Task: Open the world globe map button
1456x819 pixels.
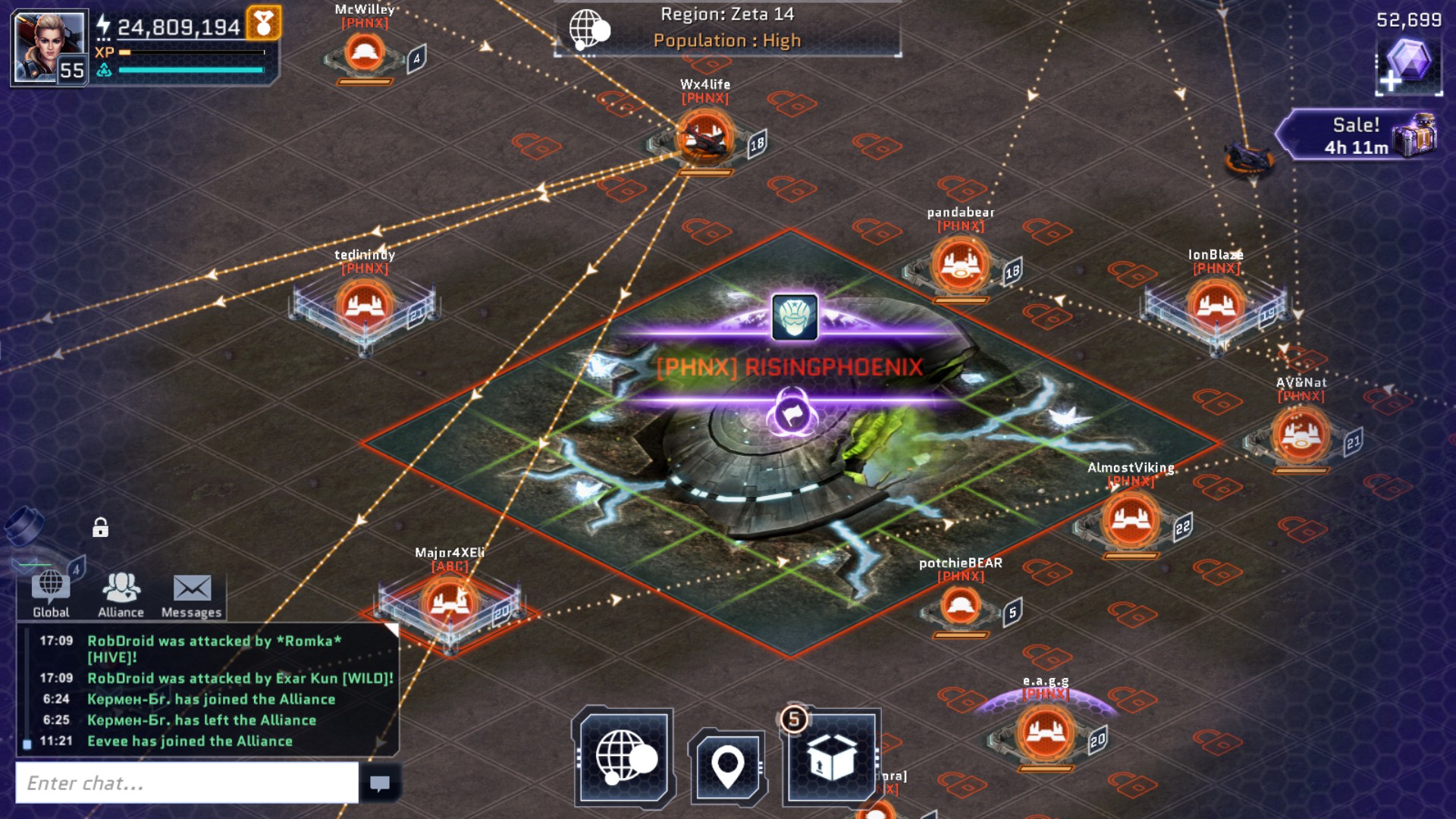Action: coord(623,757)
